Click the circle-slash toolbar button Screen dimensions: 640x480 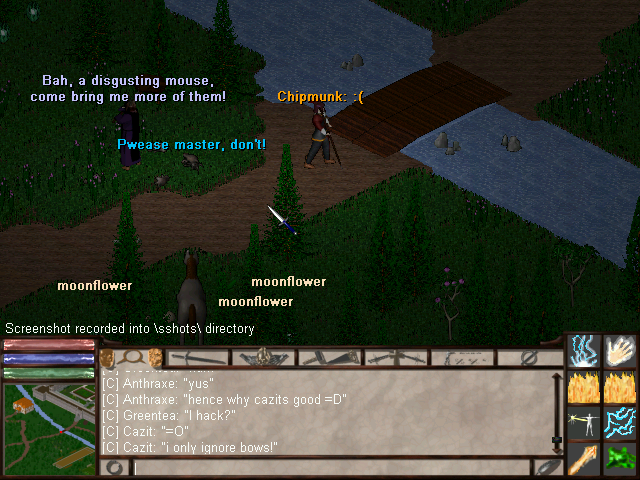[x=528, y=357]
